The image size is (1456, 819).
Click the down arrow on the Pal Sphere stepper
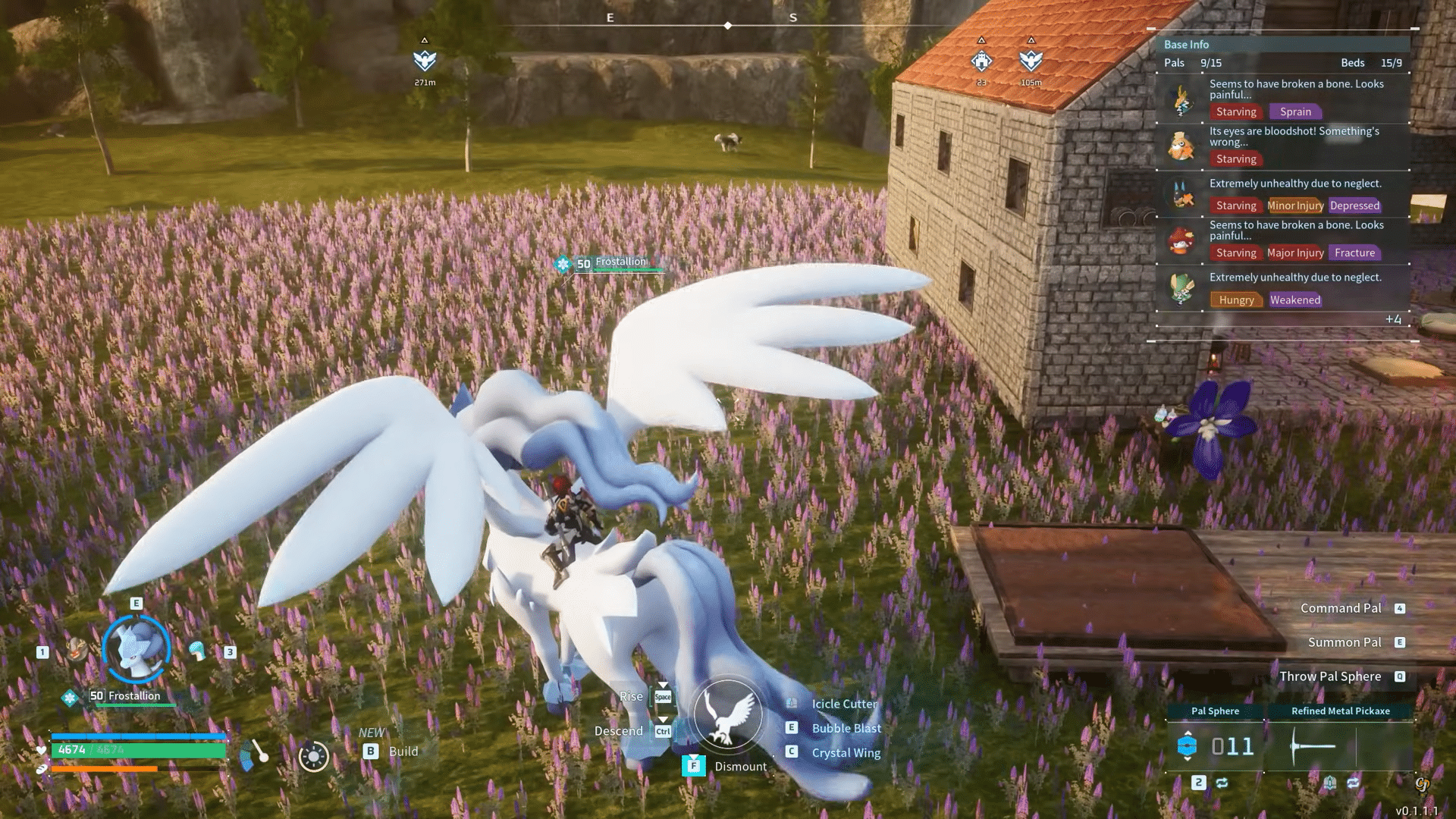click(1188, 758)
